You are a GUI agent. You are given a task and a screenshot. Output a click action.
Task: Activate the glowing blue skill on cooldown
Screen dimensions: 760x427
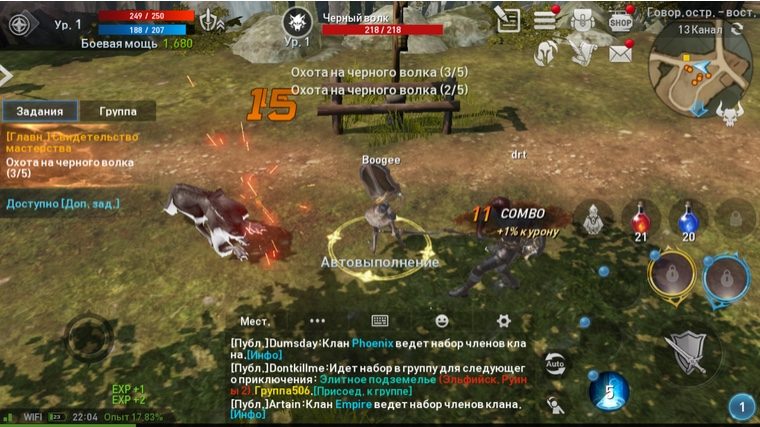click(x=608, y=391)
